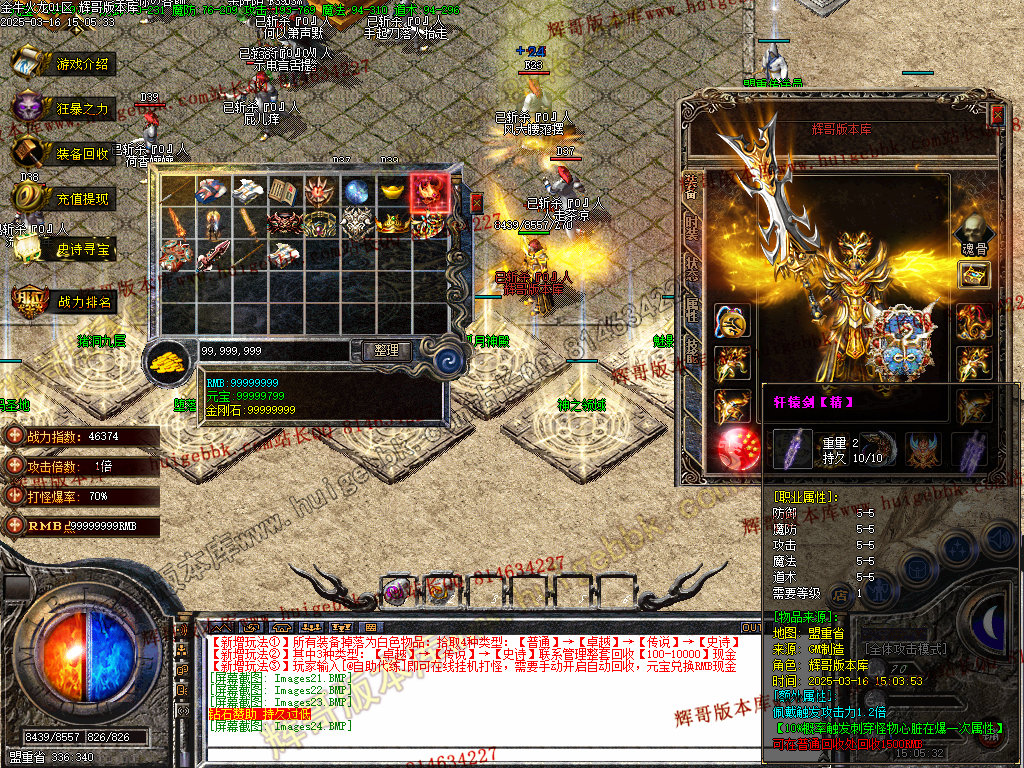
Task: Click the gold coin pile in the bag
Action: [170, 361]
